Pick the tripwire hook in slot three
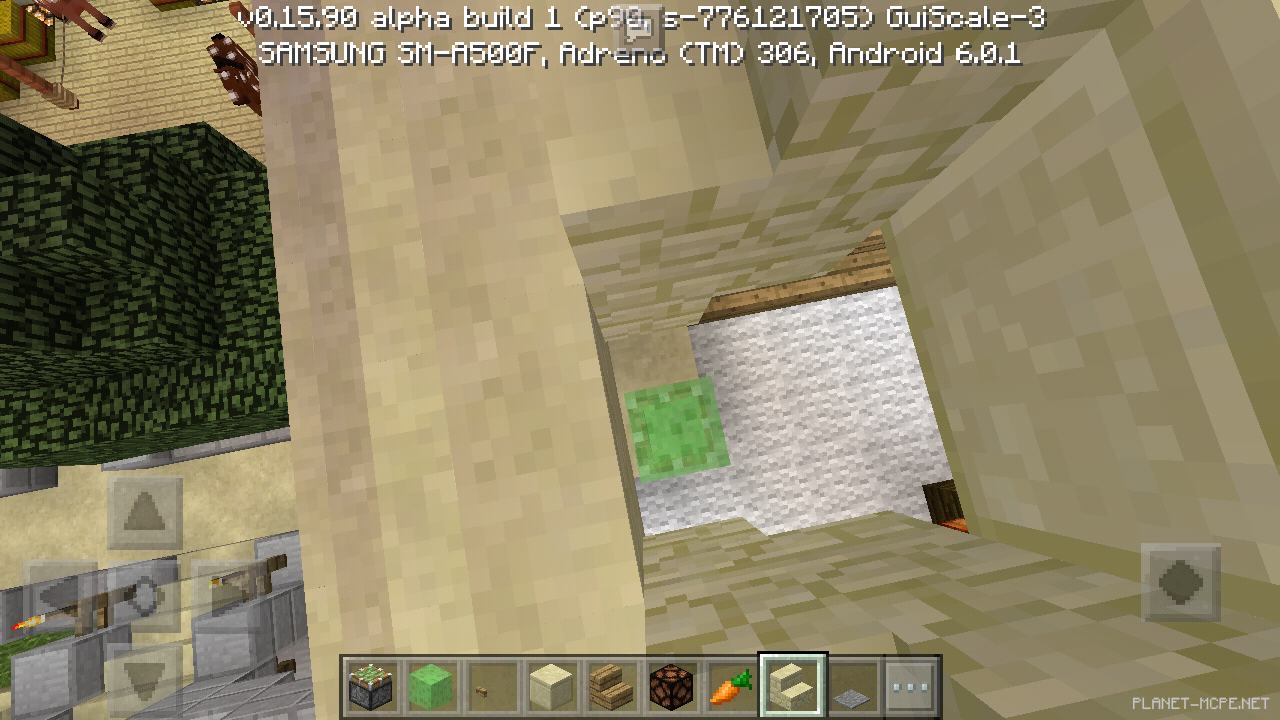The width and height of the screenshot is (1280, 720). [491, 686]
